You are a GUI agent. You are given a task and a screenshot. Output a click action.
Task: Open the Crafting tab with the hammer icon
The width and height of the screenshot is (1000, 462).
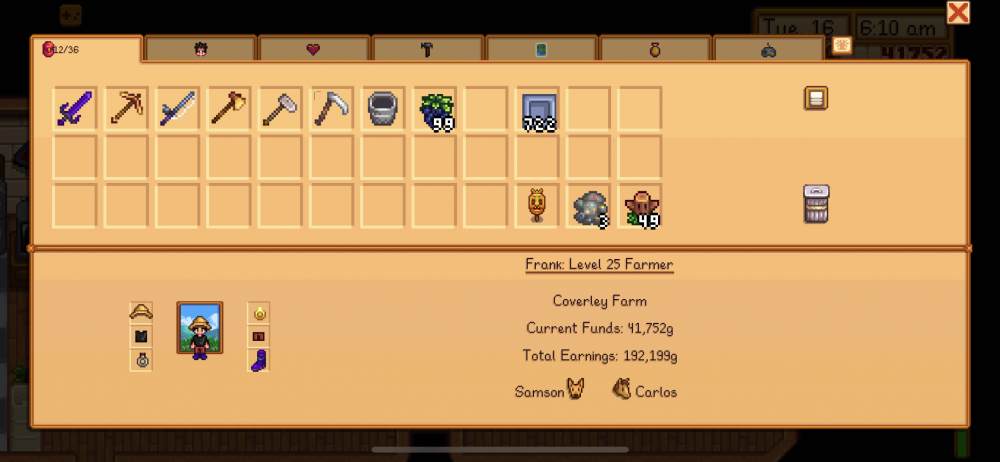pos(427,49)
